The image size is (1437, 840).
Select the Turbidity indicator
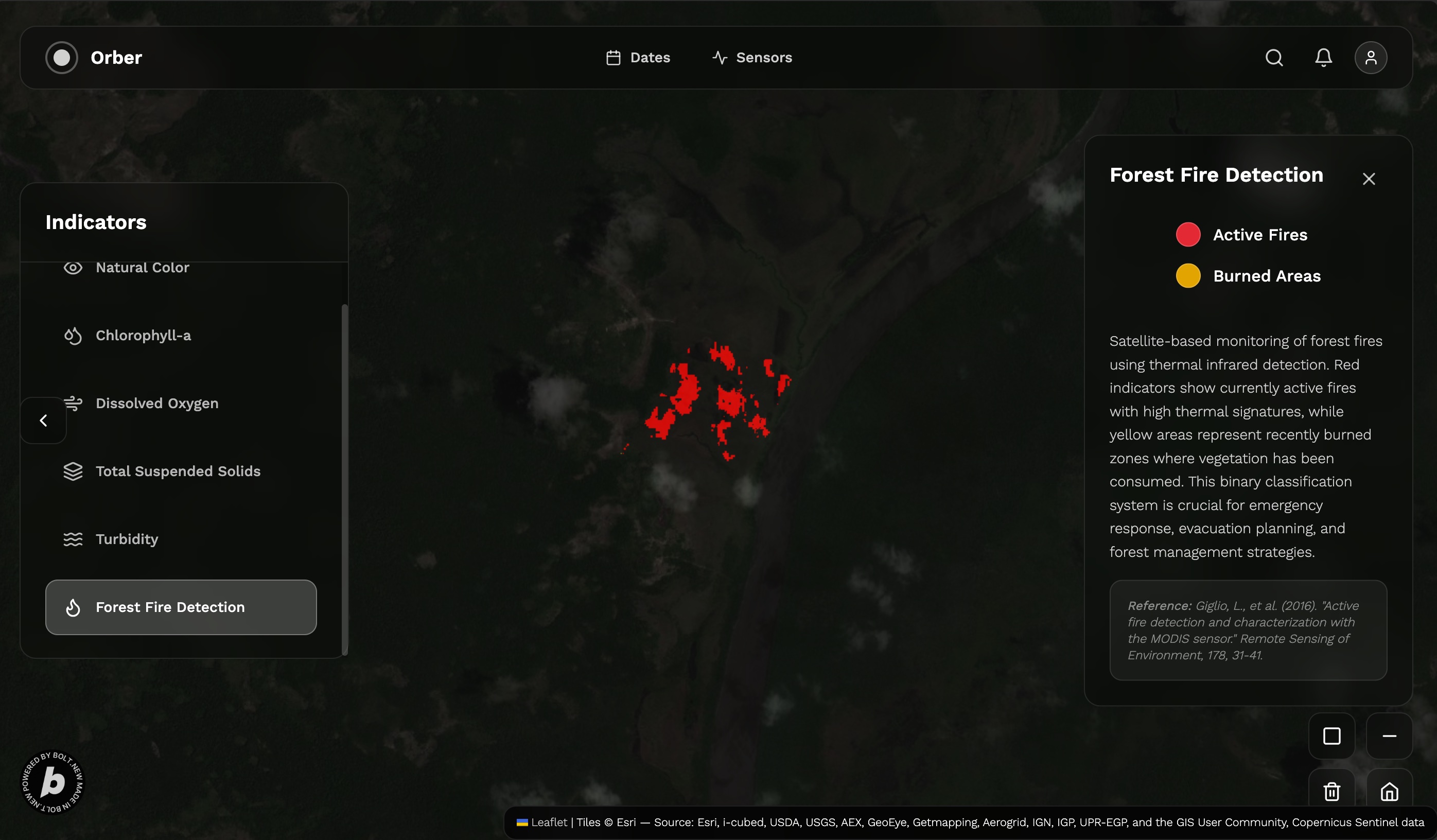pyautogui.click(x=127, y=539)
